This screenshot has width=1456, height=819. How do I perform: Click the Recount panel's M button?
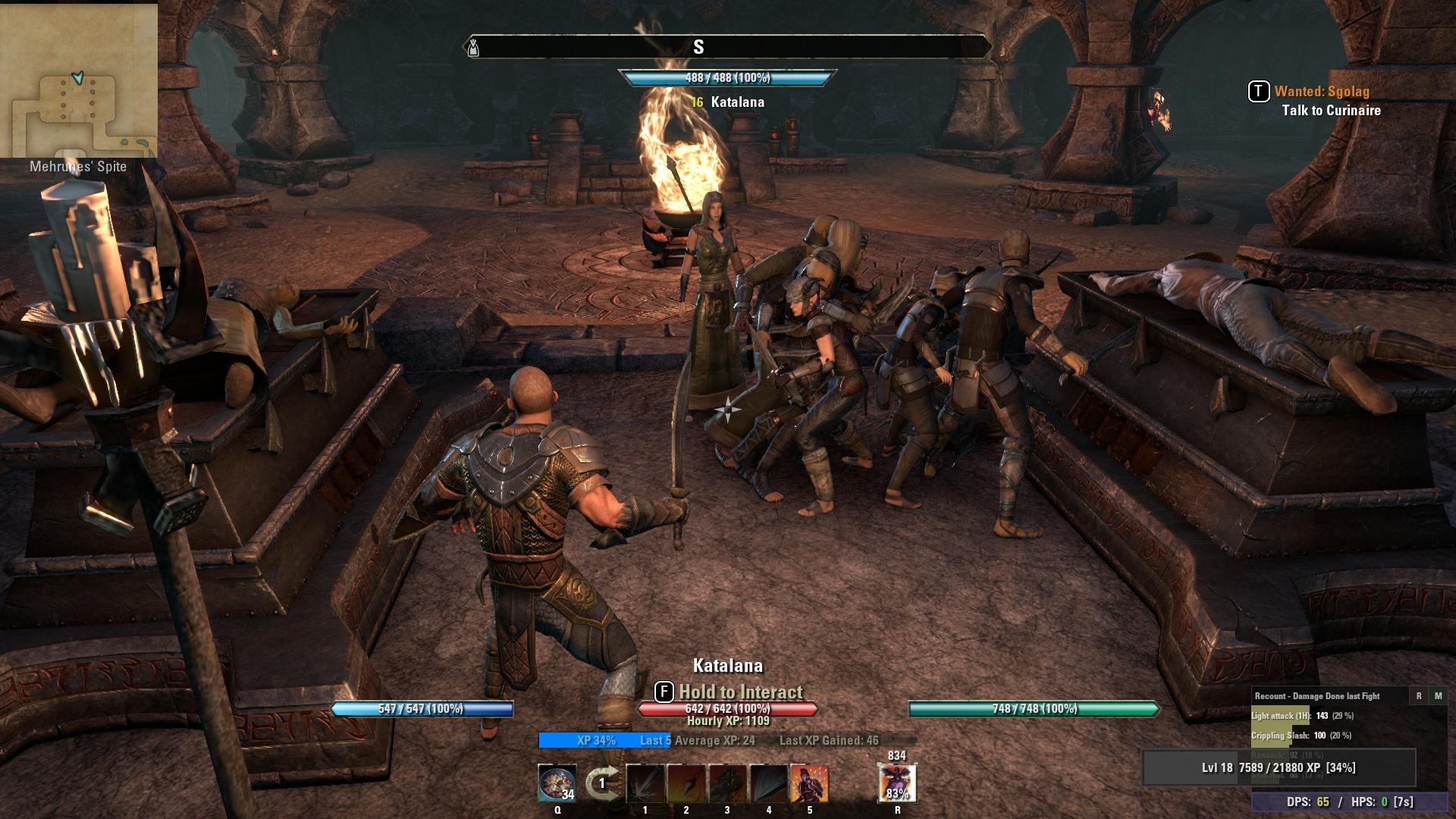1438,695
